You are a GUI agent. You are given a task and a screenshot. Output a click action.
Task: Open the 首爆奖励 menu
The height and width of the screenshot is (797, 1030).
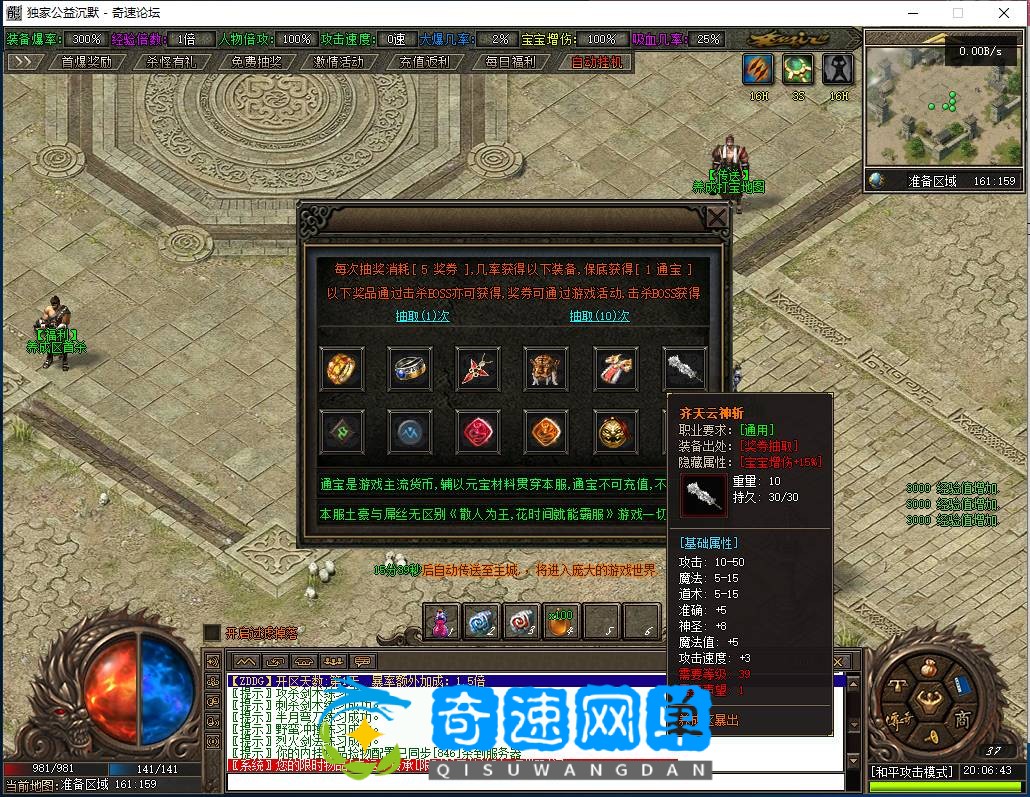click(86, 61)
